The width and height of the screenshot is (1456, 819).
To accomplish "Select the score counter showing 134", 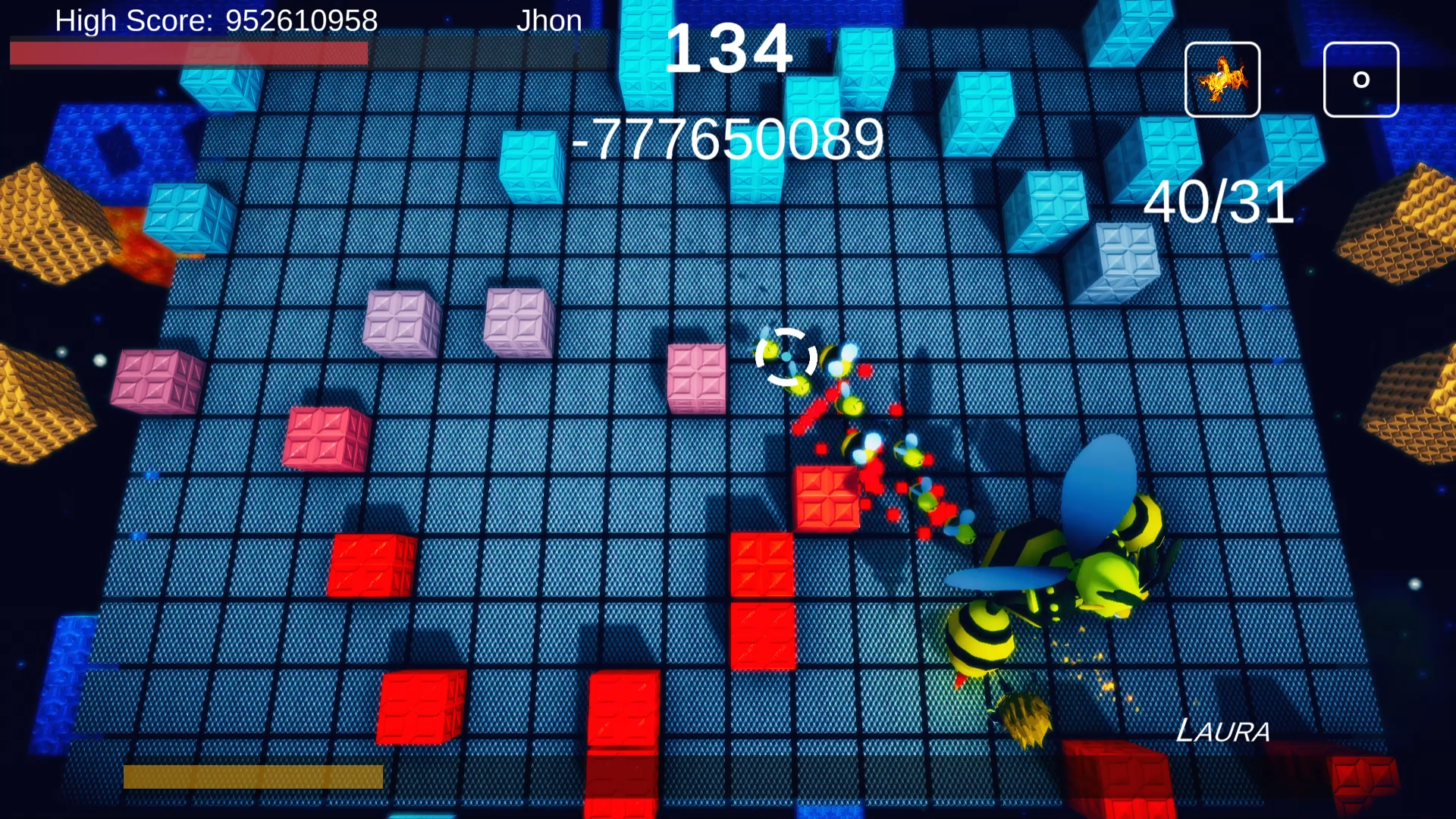I will click(x=730, y=49).
